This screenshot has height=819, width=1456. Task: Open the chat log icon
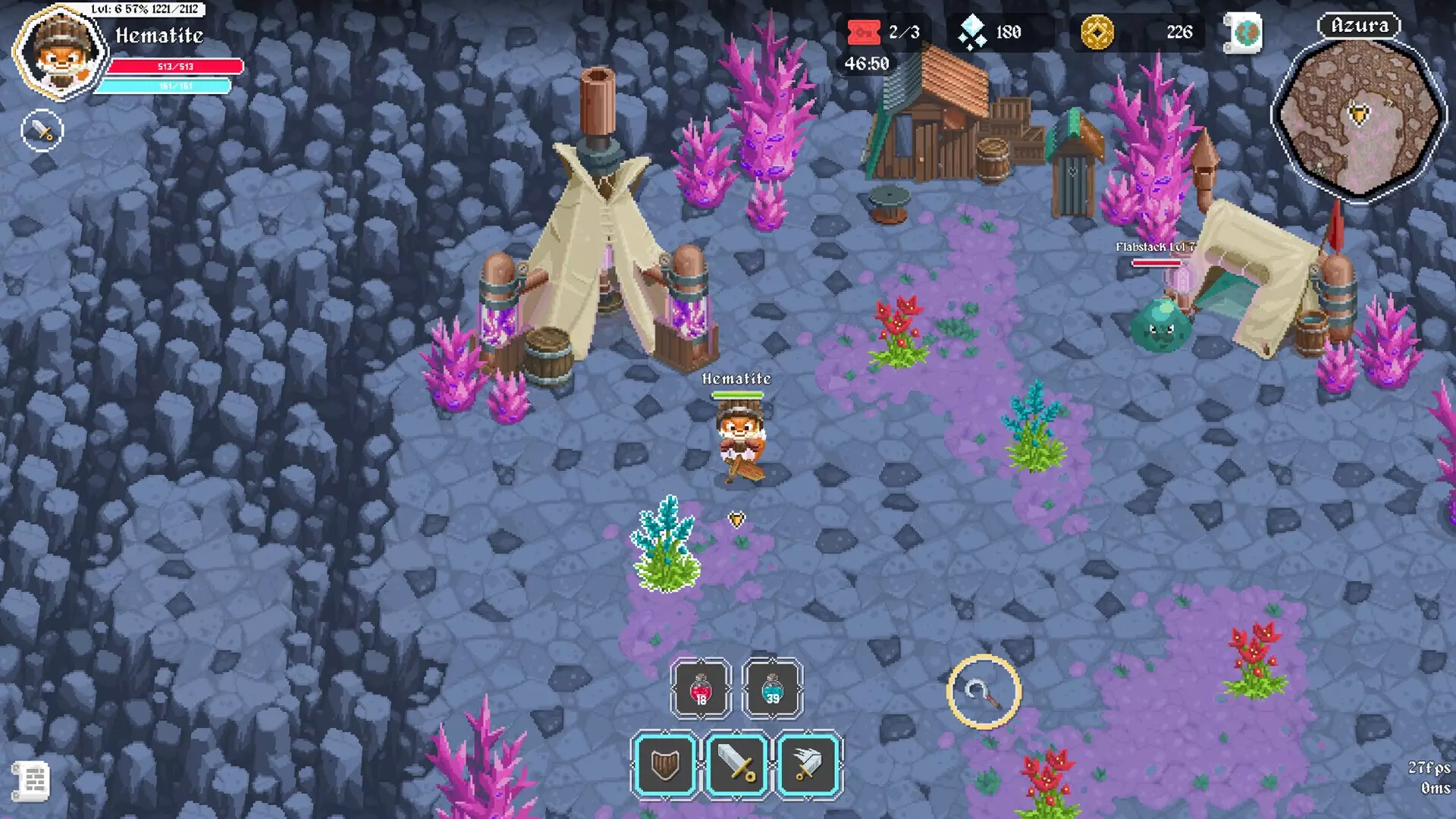[32, 780]
